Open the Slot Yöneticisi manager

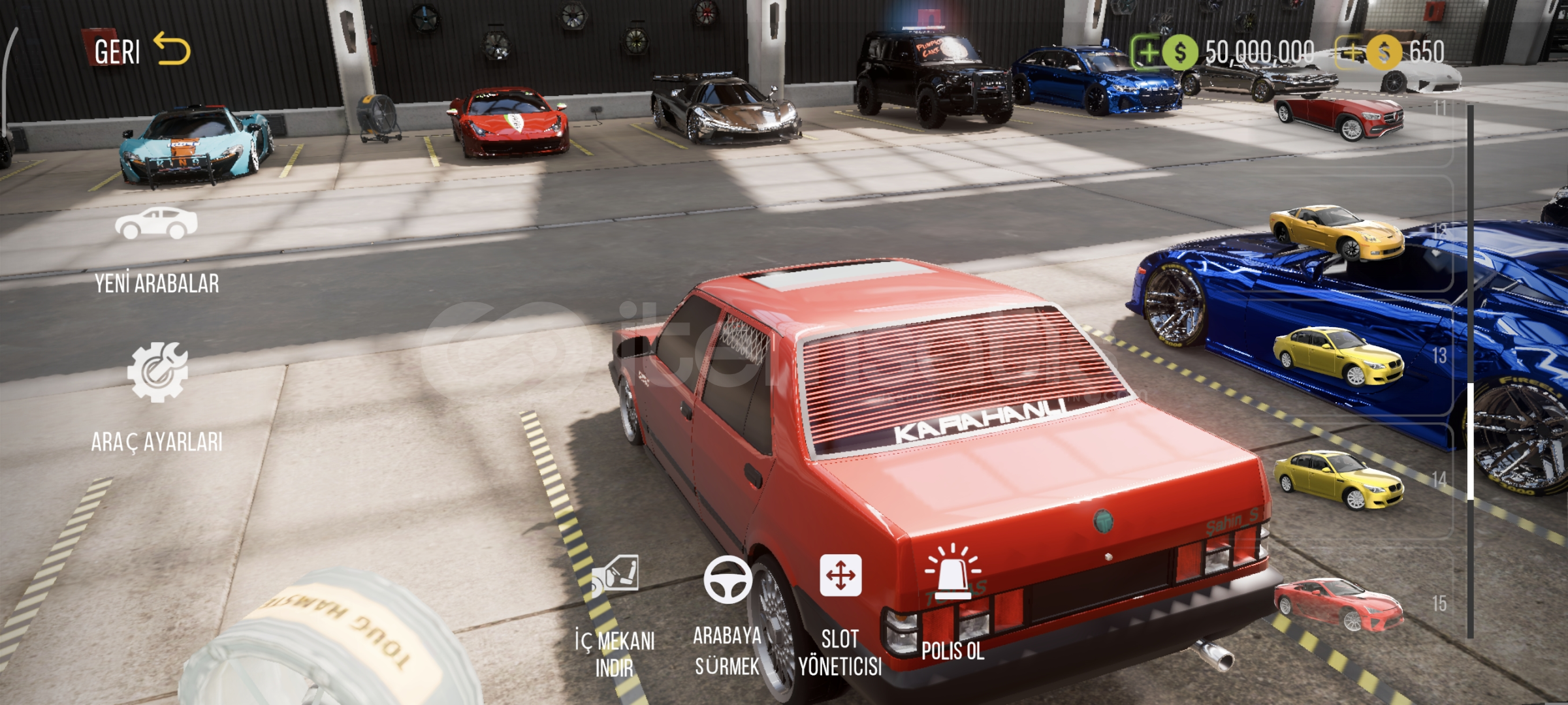840,615
